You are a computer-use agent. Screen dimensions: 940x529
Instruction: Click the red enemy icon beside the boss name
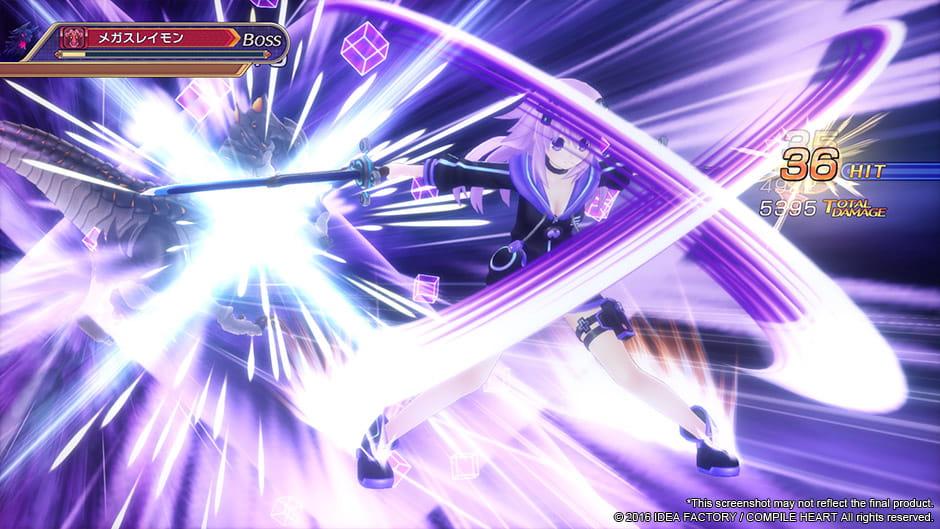(x=72, y=39)
